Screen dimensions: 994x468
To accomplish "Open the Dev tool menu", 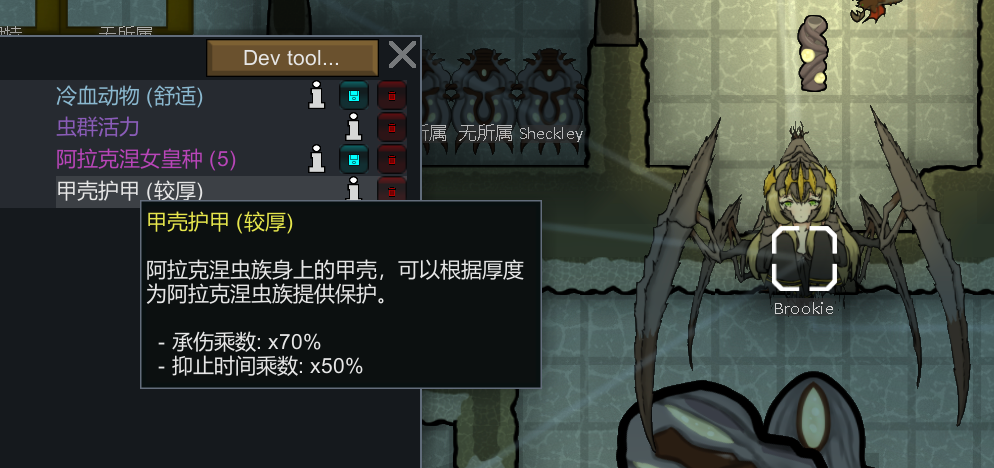I will pos(292,58).
